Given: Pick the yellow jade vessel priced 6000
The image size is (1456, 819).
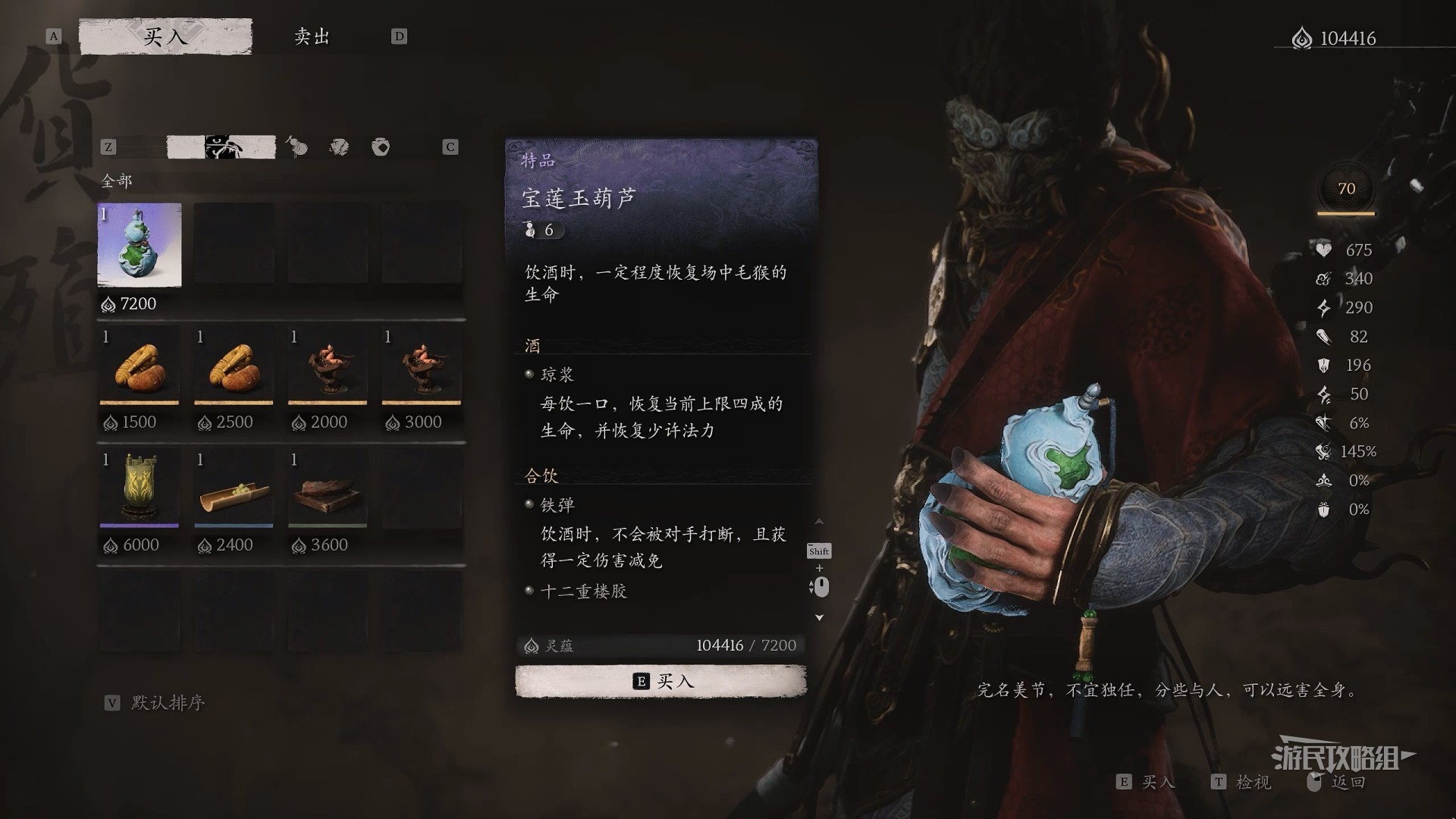Looking at the screenshot, I should [140, 489].
